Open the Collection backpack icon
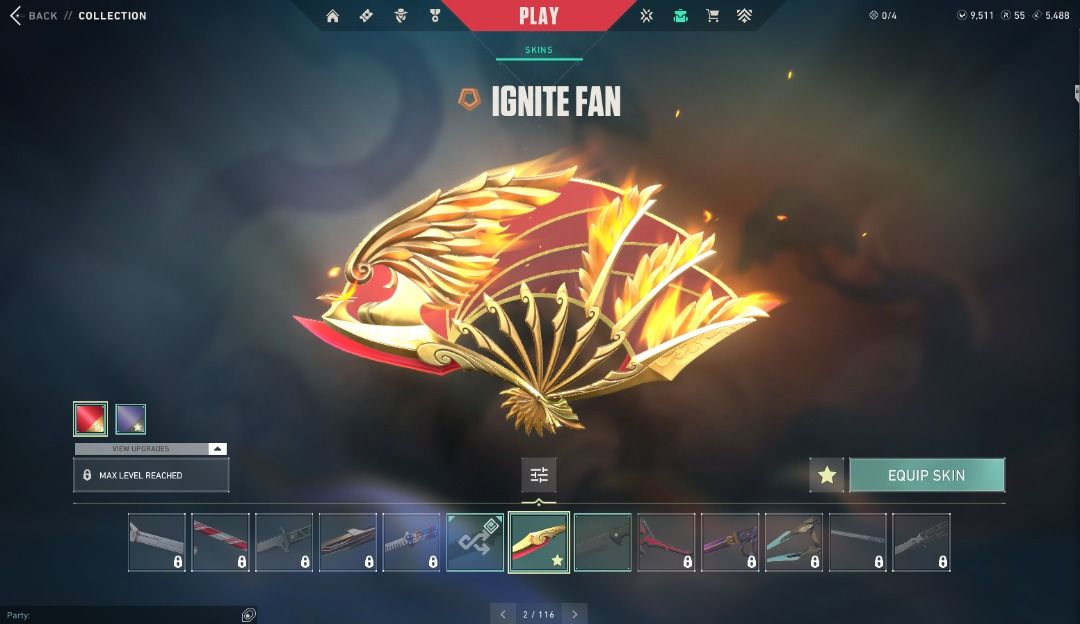This screenshot has height=624, width=1080. (x=680, y=16)
